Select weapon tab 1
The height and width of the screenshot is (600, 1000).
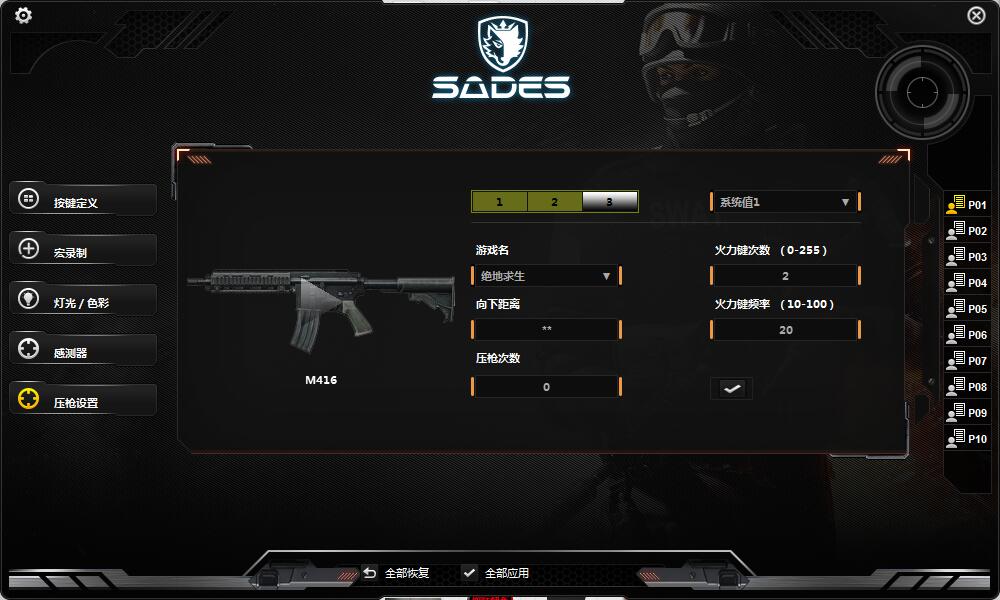(x=499, y=202)
